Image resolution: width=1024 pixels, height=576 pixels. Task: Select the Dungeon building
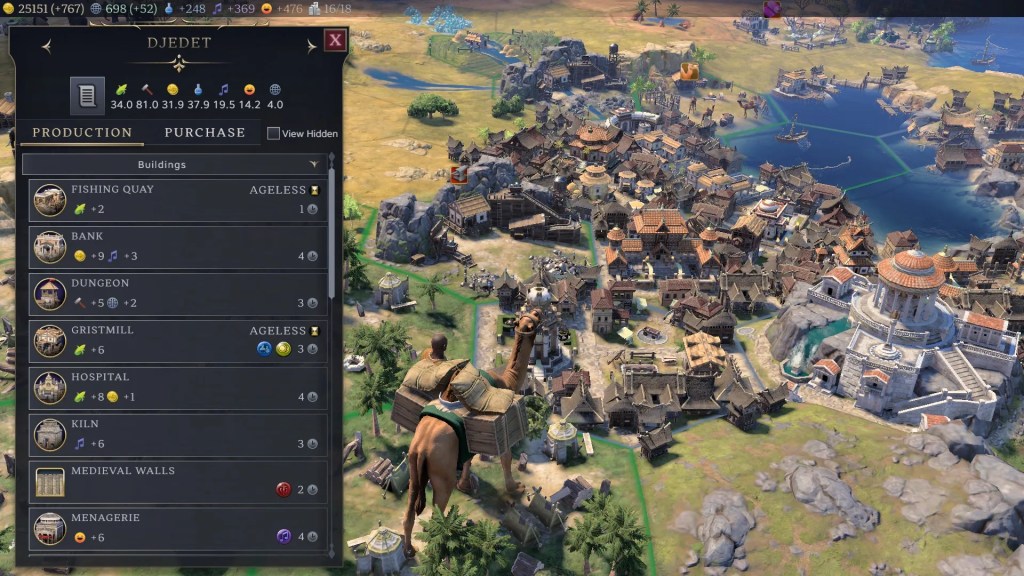tap(177, 293)
